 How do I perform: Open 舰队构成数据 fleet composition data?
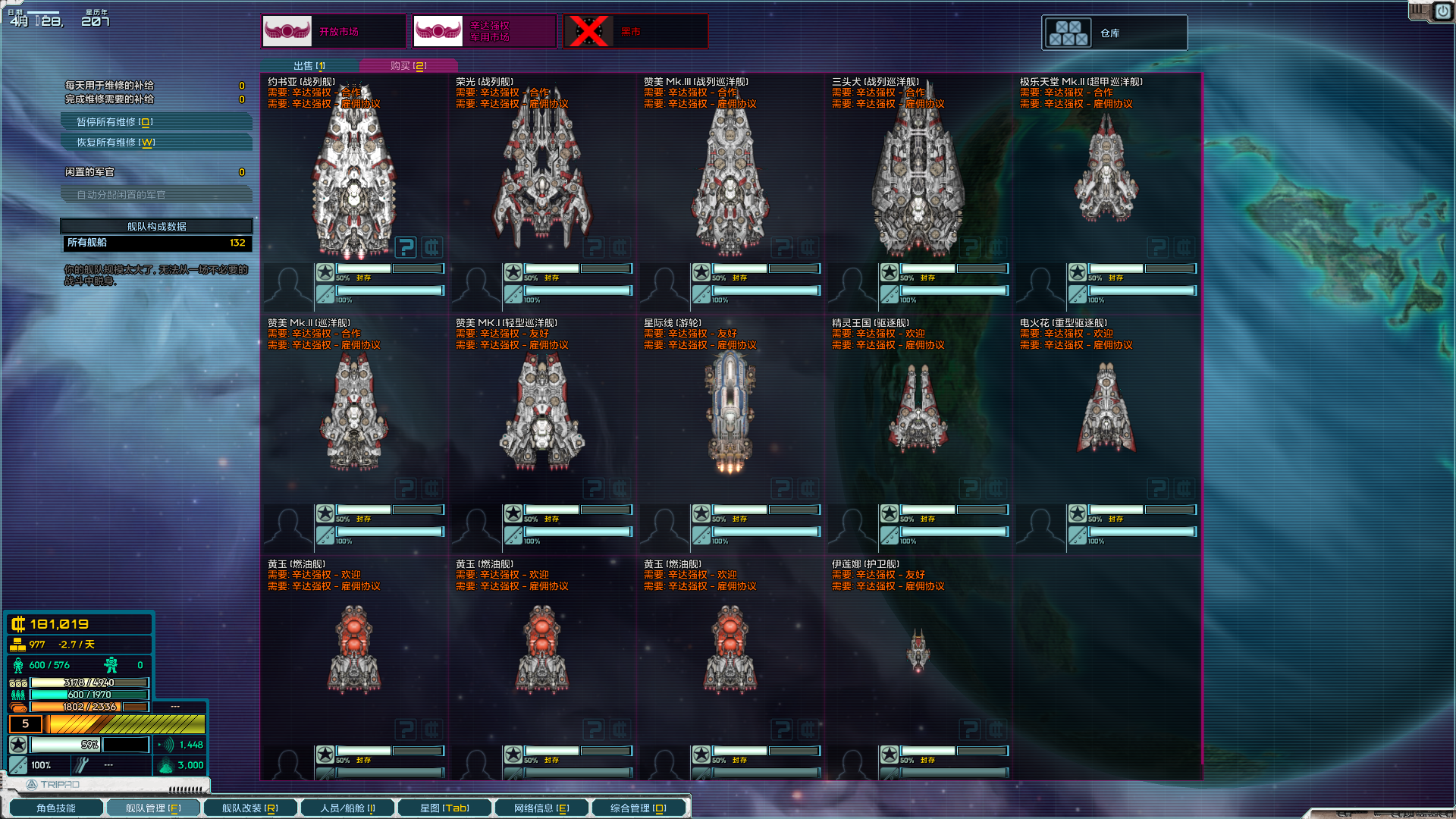click(156, 227)
